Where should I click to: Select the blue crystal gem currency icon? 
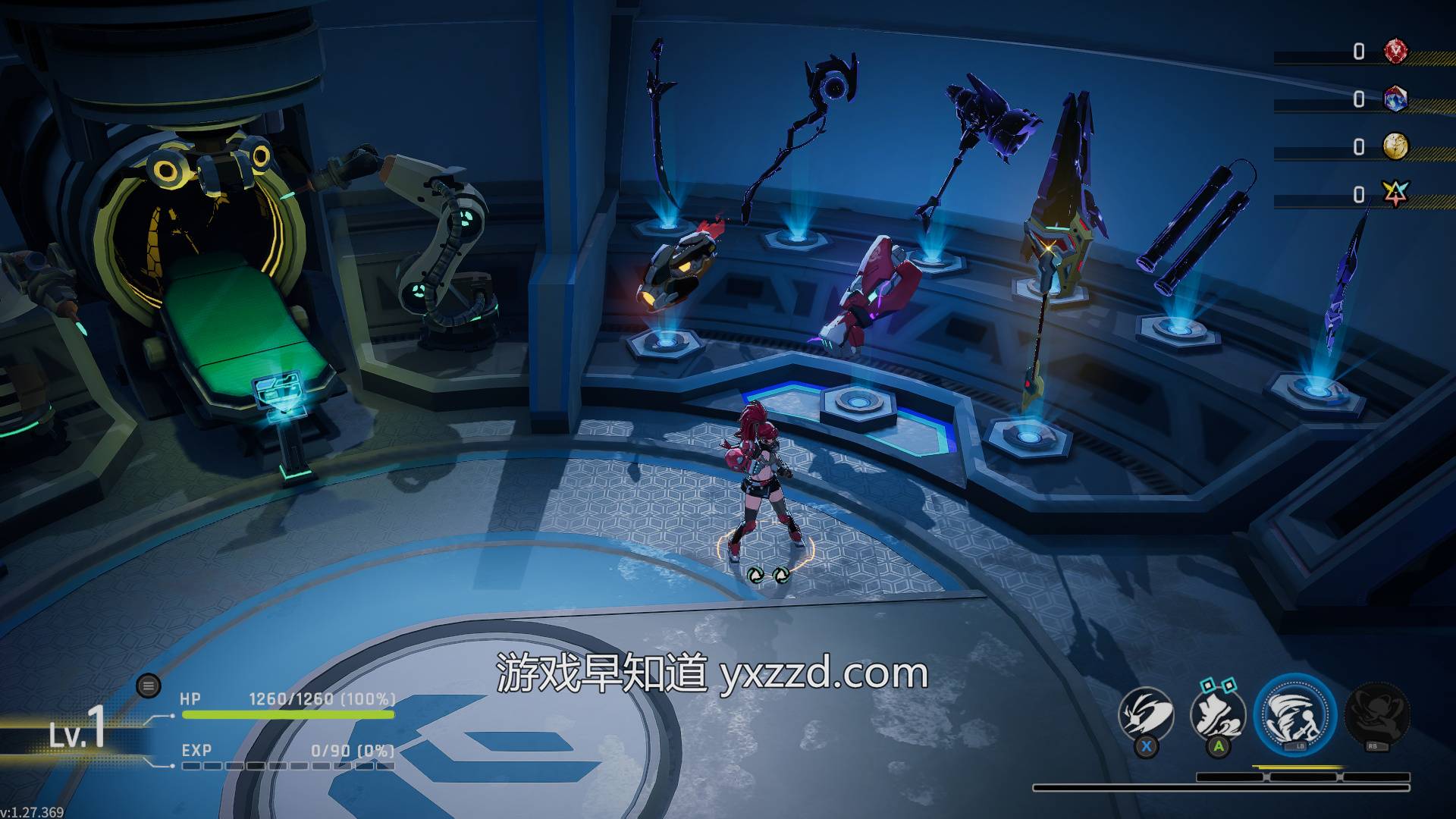point(1395,99)
